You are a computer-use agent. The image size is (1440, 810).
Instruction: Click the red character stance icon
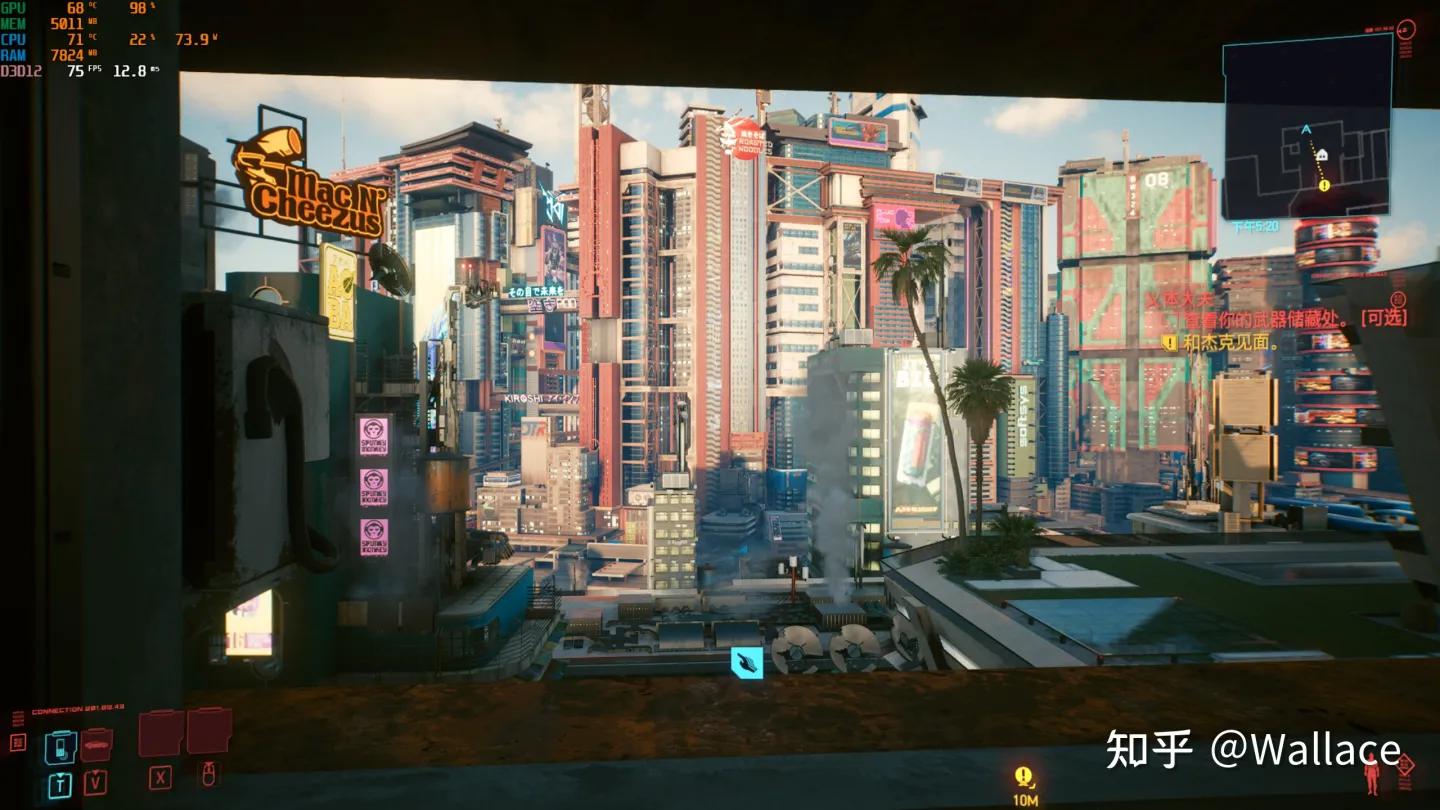pyautogui.click(x=1371, y=776)
